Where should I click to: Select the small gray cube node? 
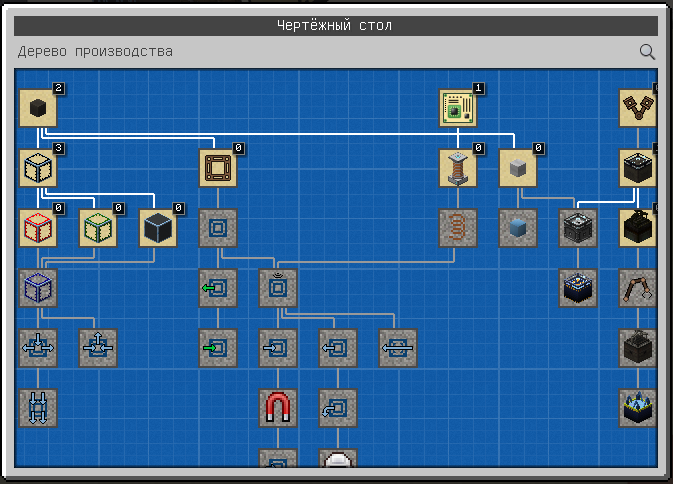coord(518,168)
